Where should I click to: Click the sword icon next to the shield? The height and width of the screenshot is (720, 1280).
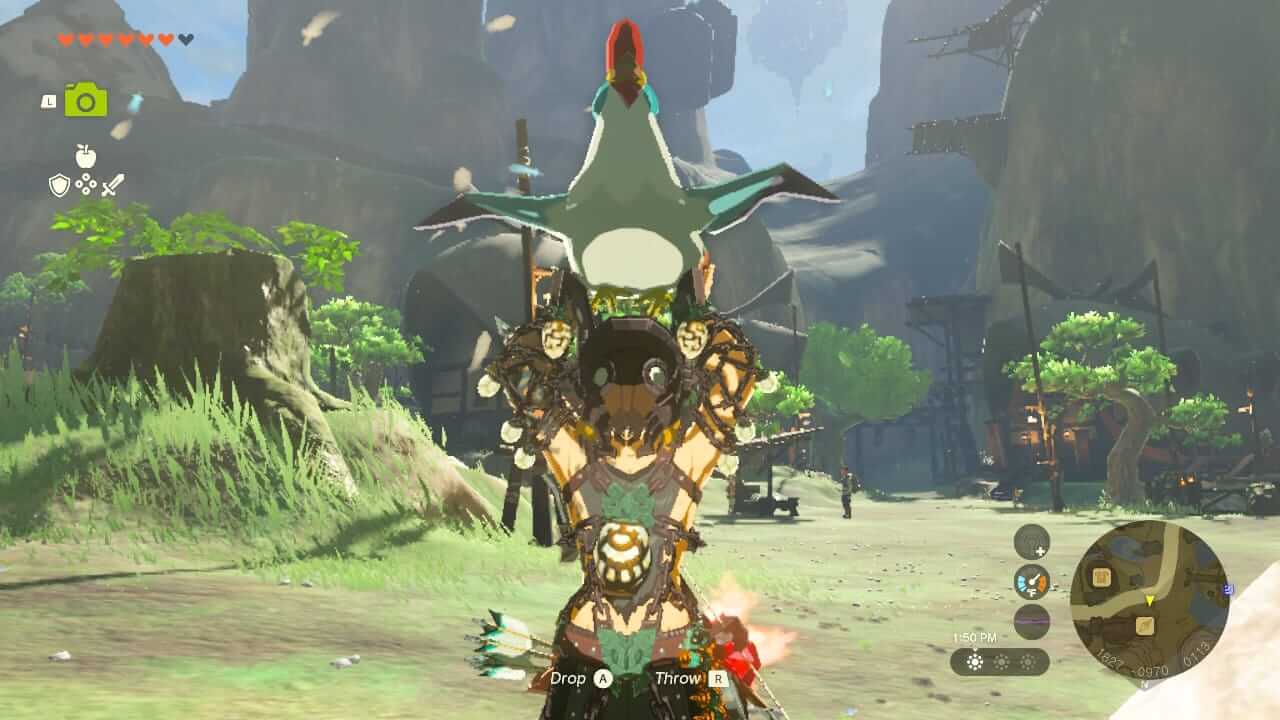pyautogui.click(x=114, y=185)
